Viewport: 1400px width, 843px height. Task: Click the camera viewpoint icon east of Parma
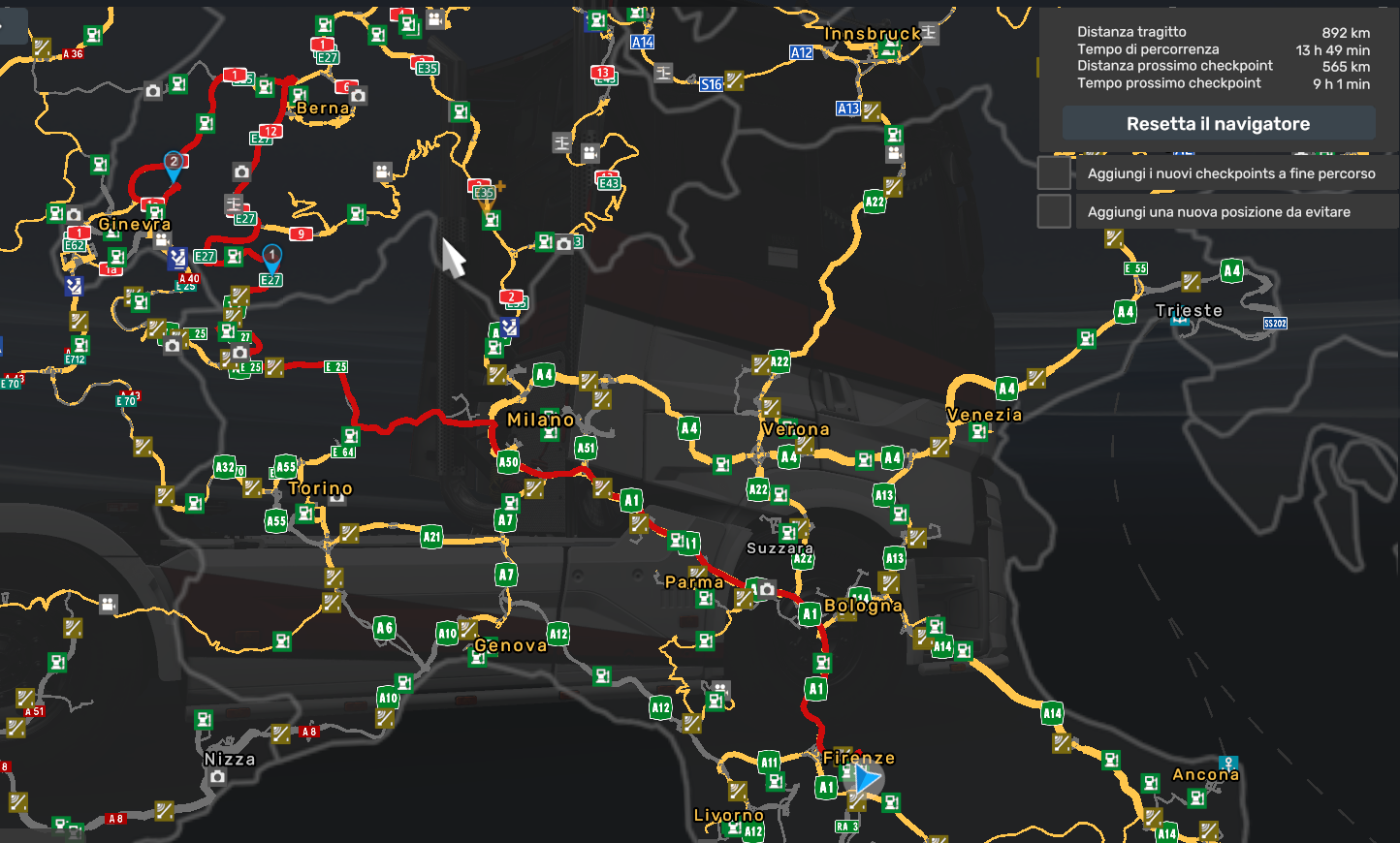[x=767, y=590]
